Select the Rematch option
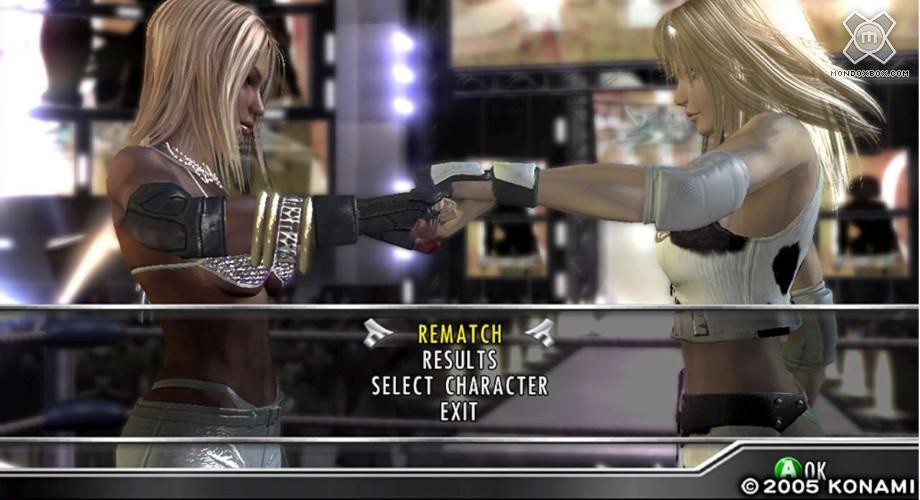920x500 pixels. pyautogui.click(x=459, y=333)
